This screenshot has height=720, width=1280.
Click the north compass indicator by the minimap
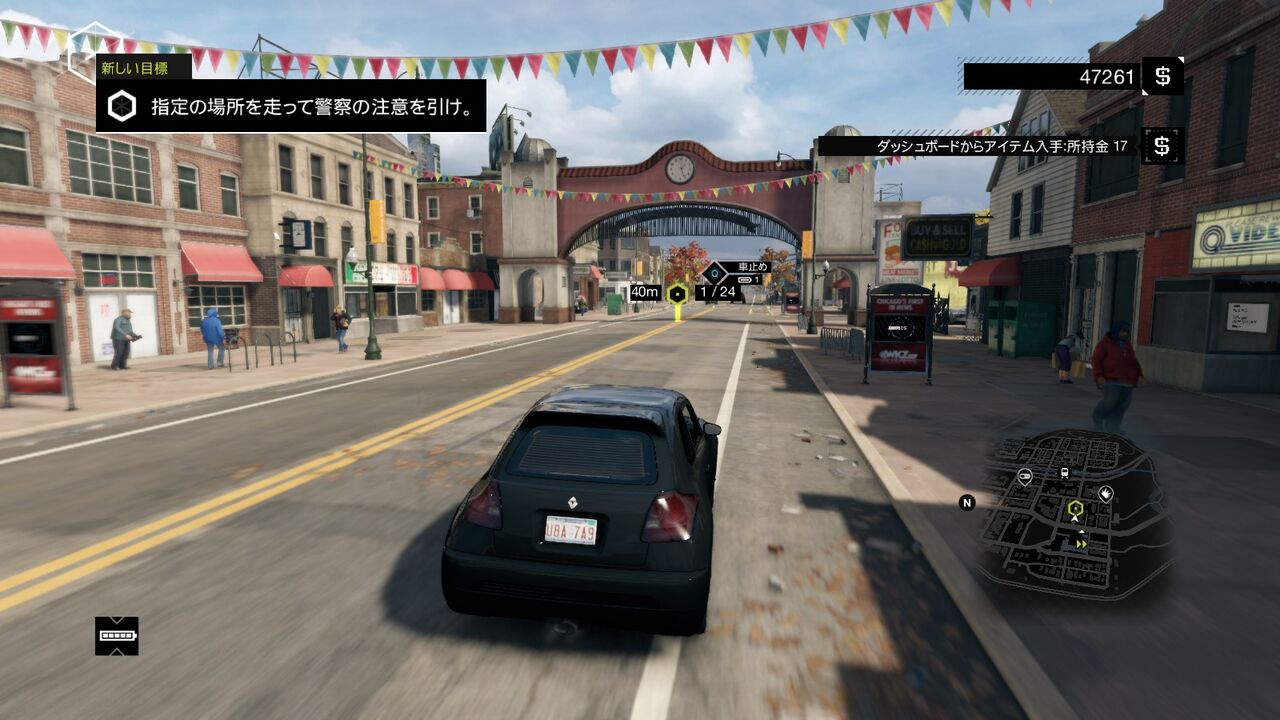tap(967, 503)
